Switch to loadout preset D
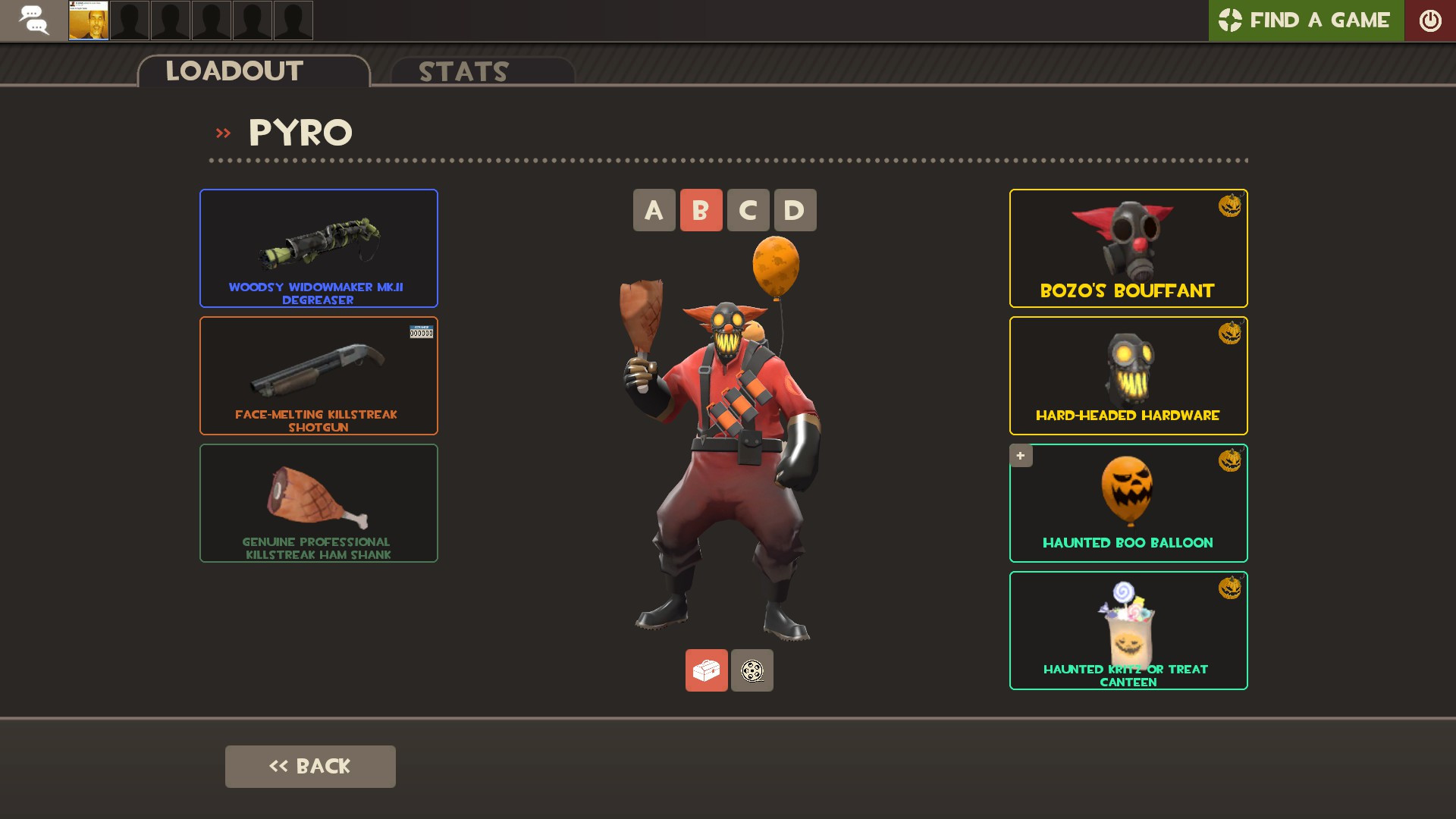This screenshot has height=819, width=1456. coord(795,210)
